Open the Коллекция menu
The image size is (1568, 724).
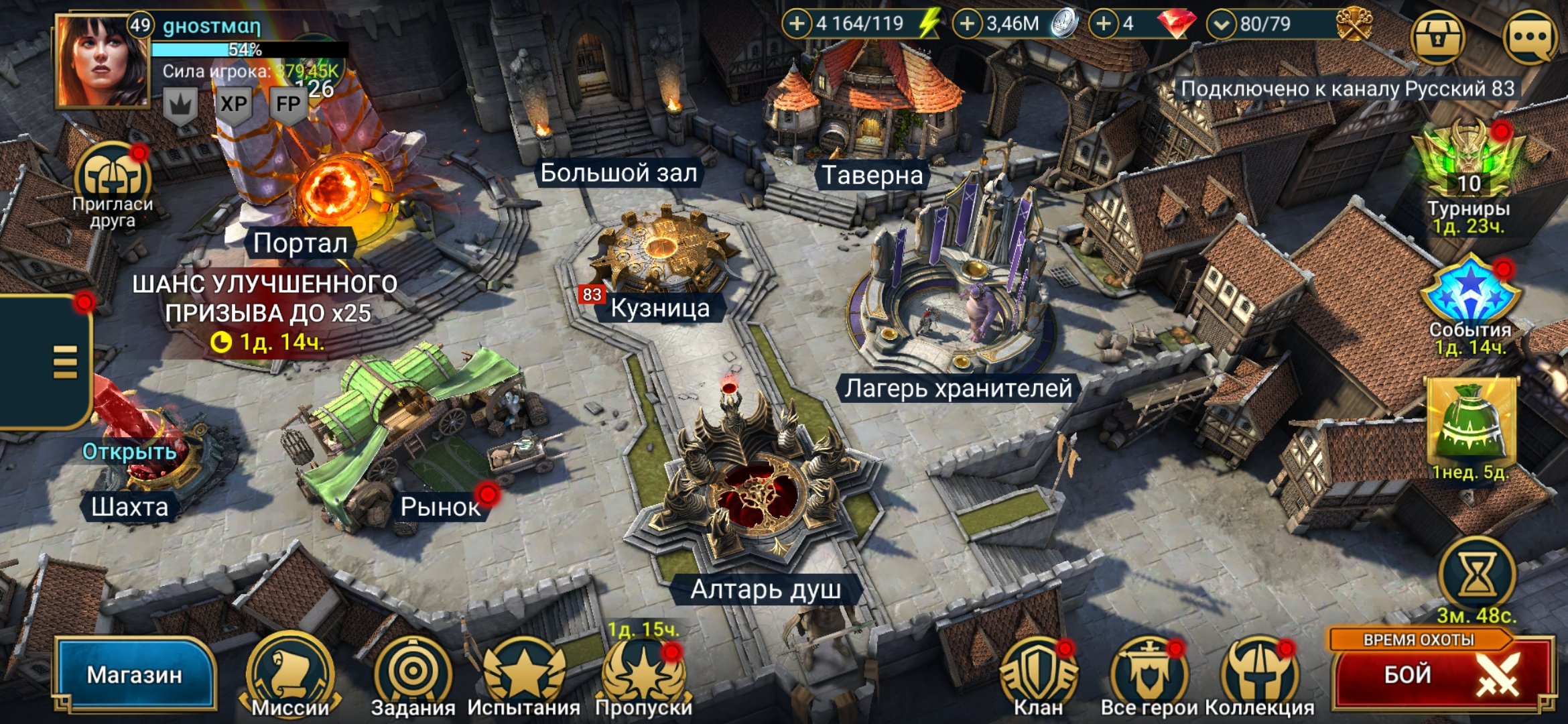[1260, 675]
